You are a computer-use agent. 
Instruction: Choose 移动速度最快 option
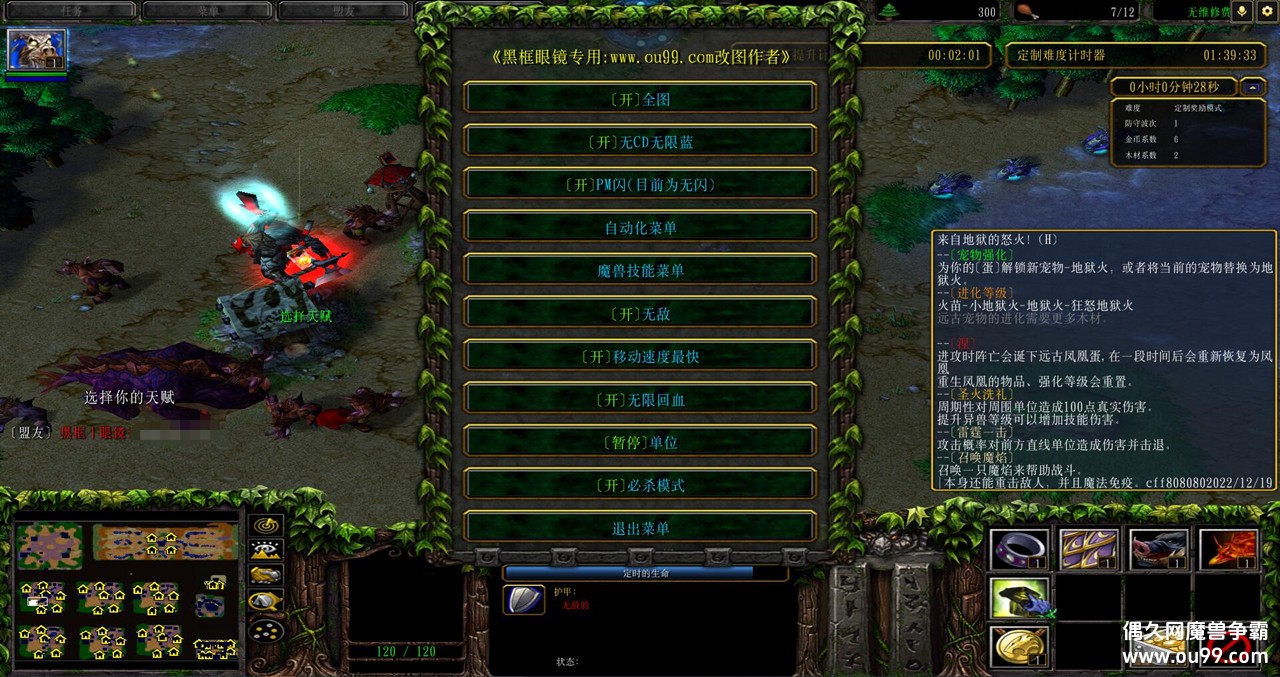tap(640, 356)
